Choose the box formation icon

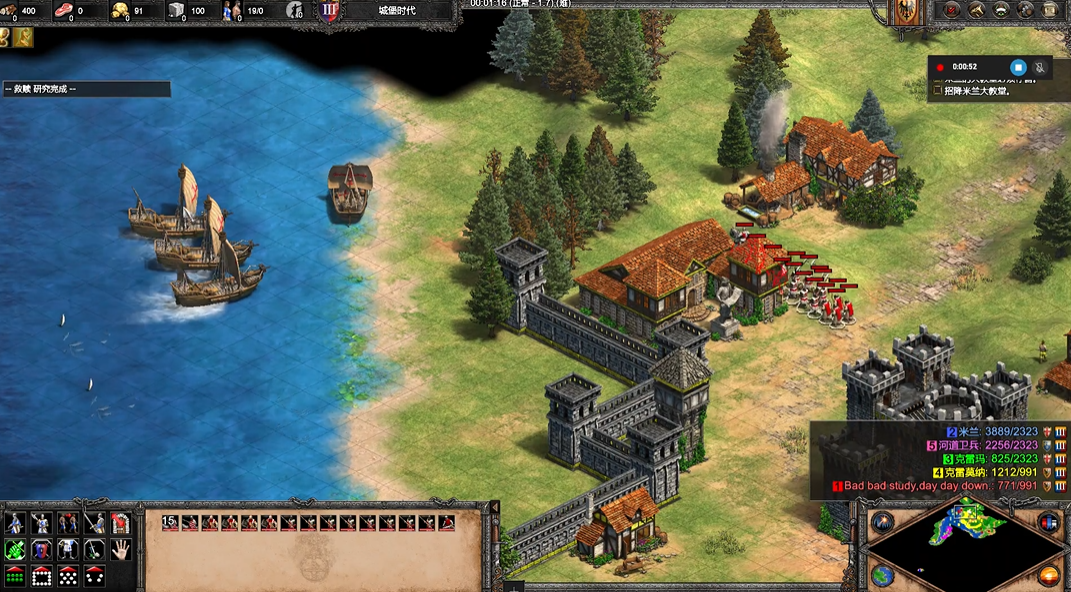pyautogui.click(x=42, y=576)
